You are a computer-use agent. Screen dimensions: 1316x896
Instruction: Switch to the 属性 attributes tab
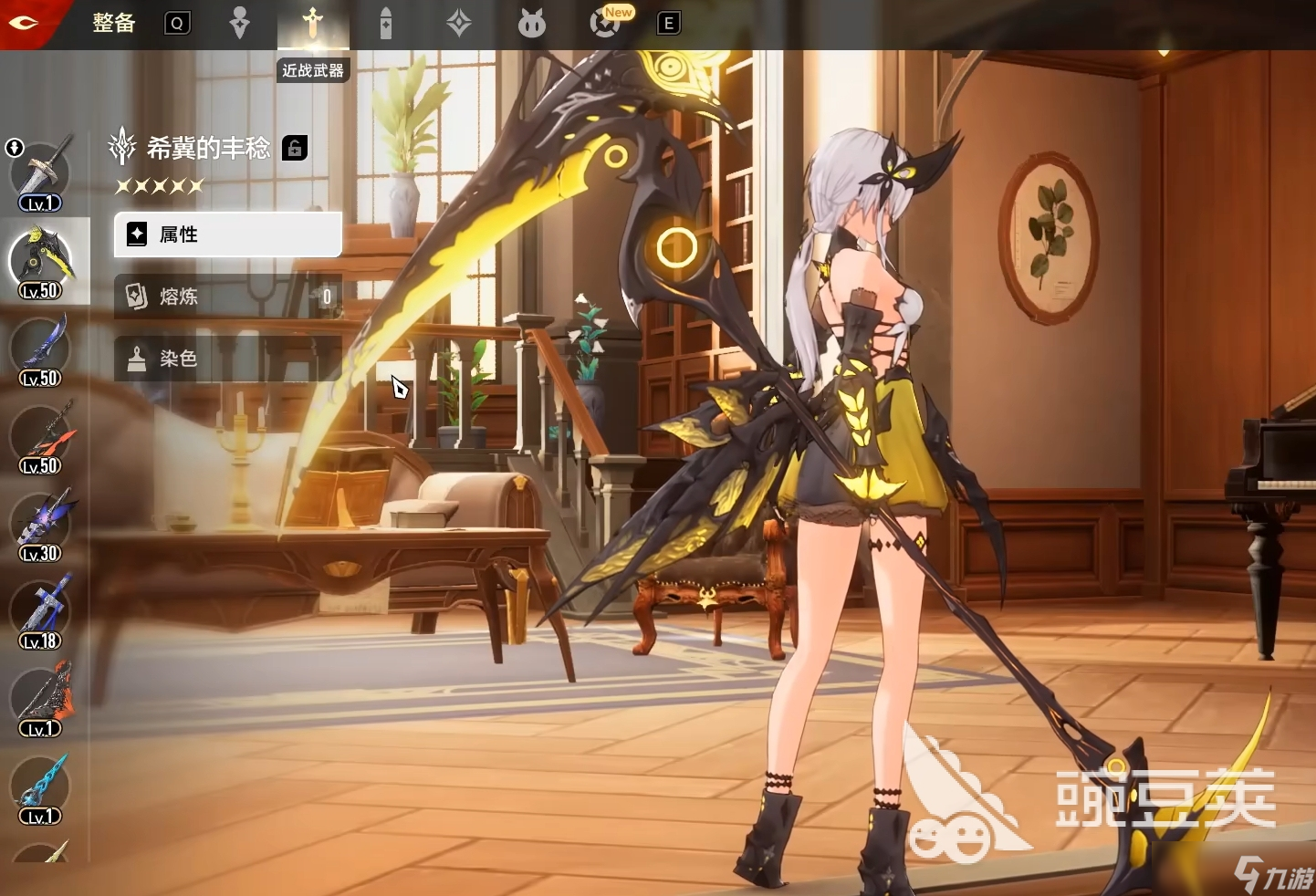[227, 234]
